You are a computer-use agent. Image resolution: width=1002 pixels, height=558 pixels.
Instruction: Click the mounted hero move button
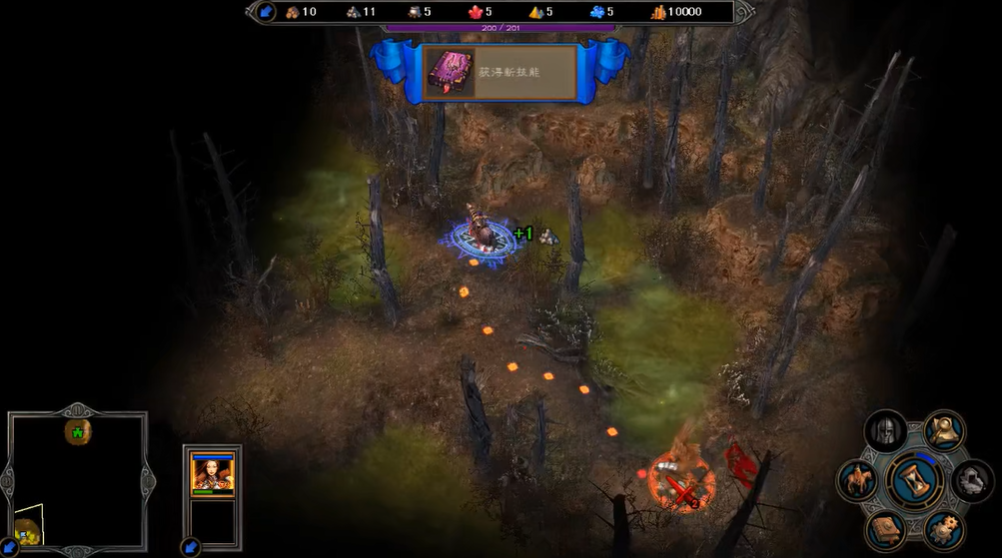(x=857, y=479)
